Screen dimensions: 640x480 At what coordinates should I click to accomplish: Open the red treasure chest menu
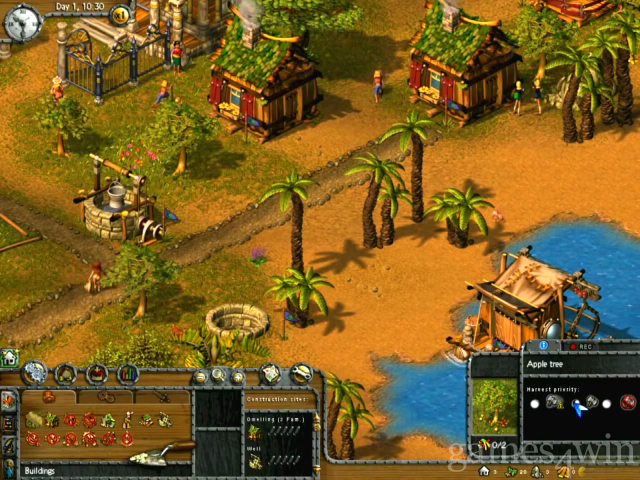97,374
